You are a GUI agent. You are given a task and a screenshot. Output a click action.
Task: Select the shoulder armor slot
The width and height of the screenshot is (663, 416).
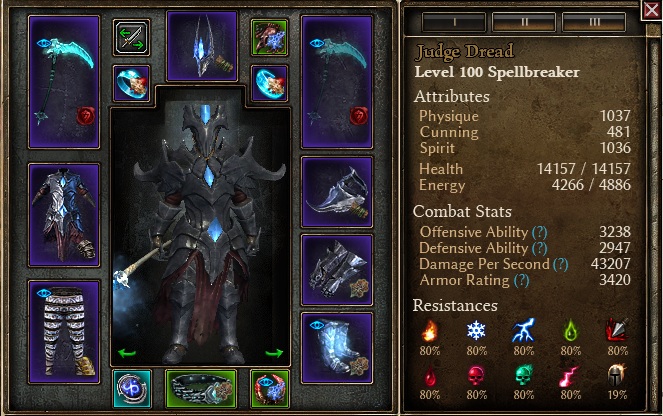[x=336, y=191]
